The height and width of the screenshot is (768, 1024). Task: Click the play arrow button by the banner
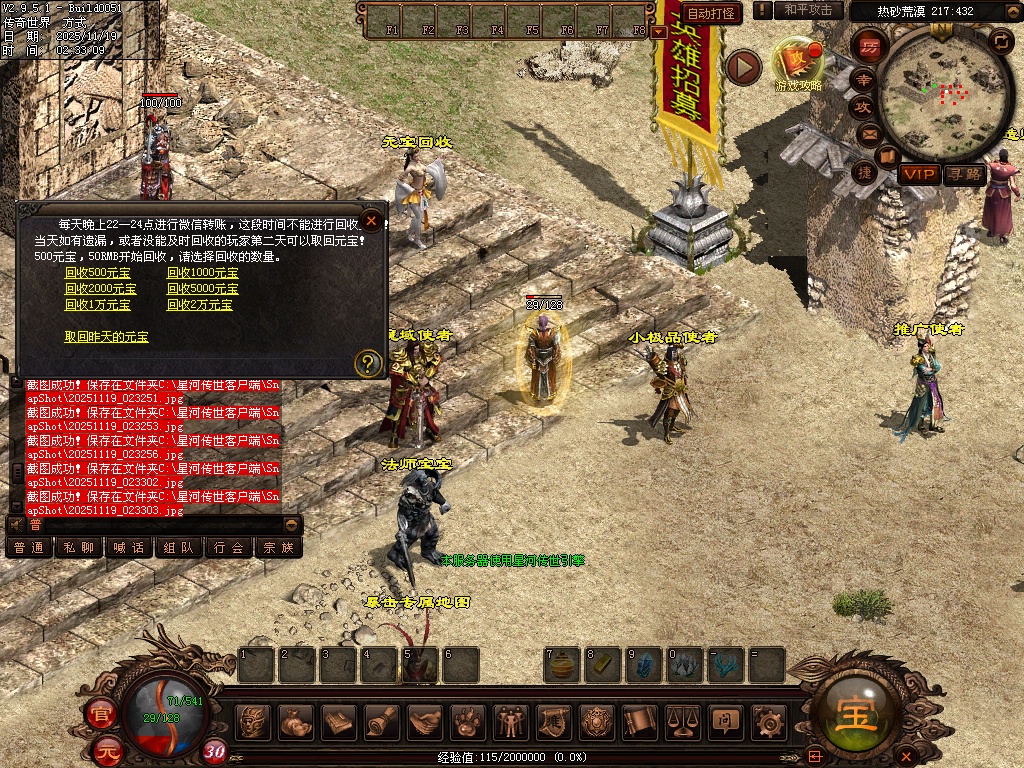[744, 67]
